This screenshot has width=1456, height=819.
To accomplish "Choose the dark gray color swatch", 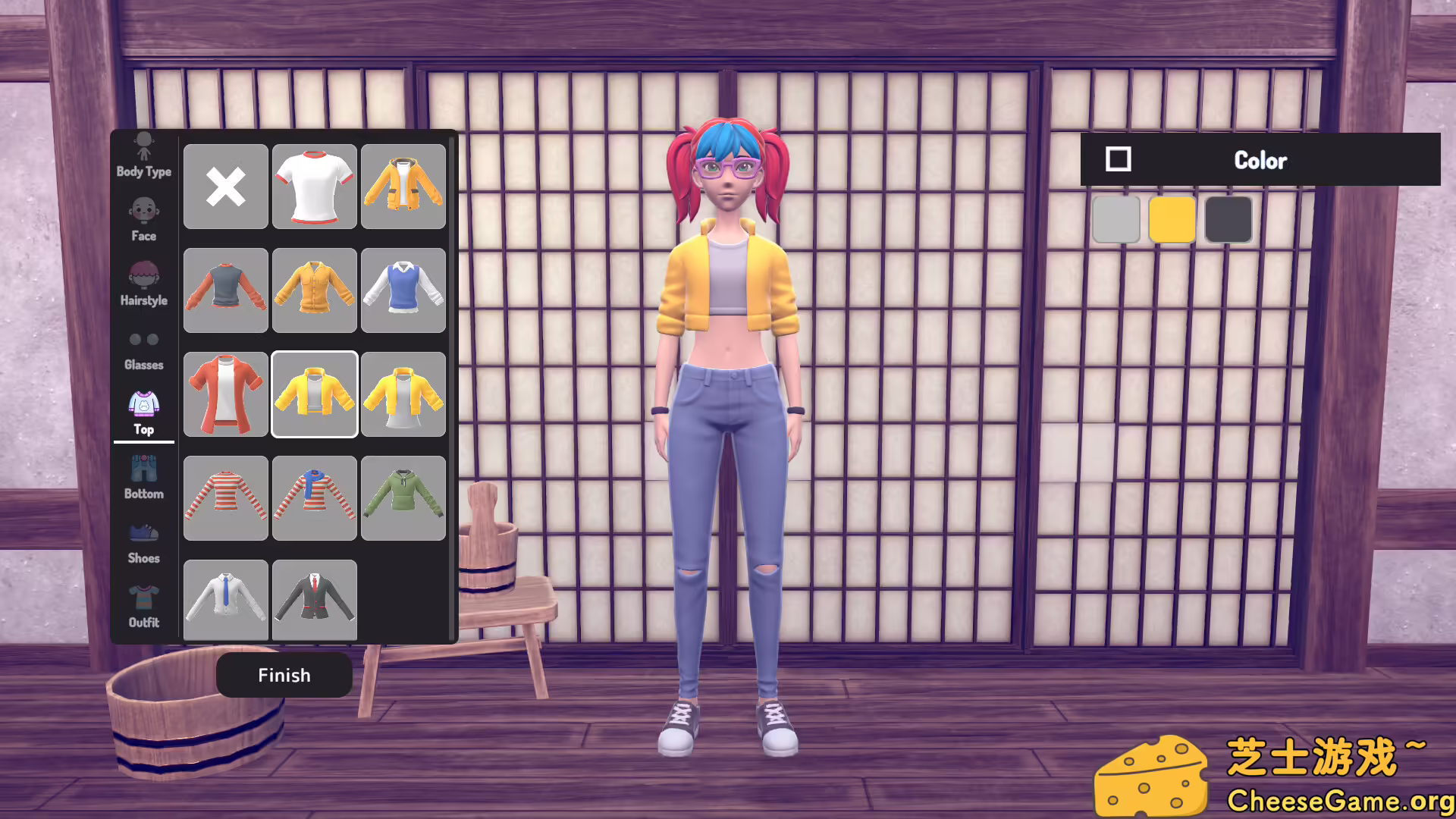I will (x=1228, y=220).
